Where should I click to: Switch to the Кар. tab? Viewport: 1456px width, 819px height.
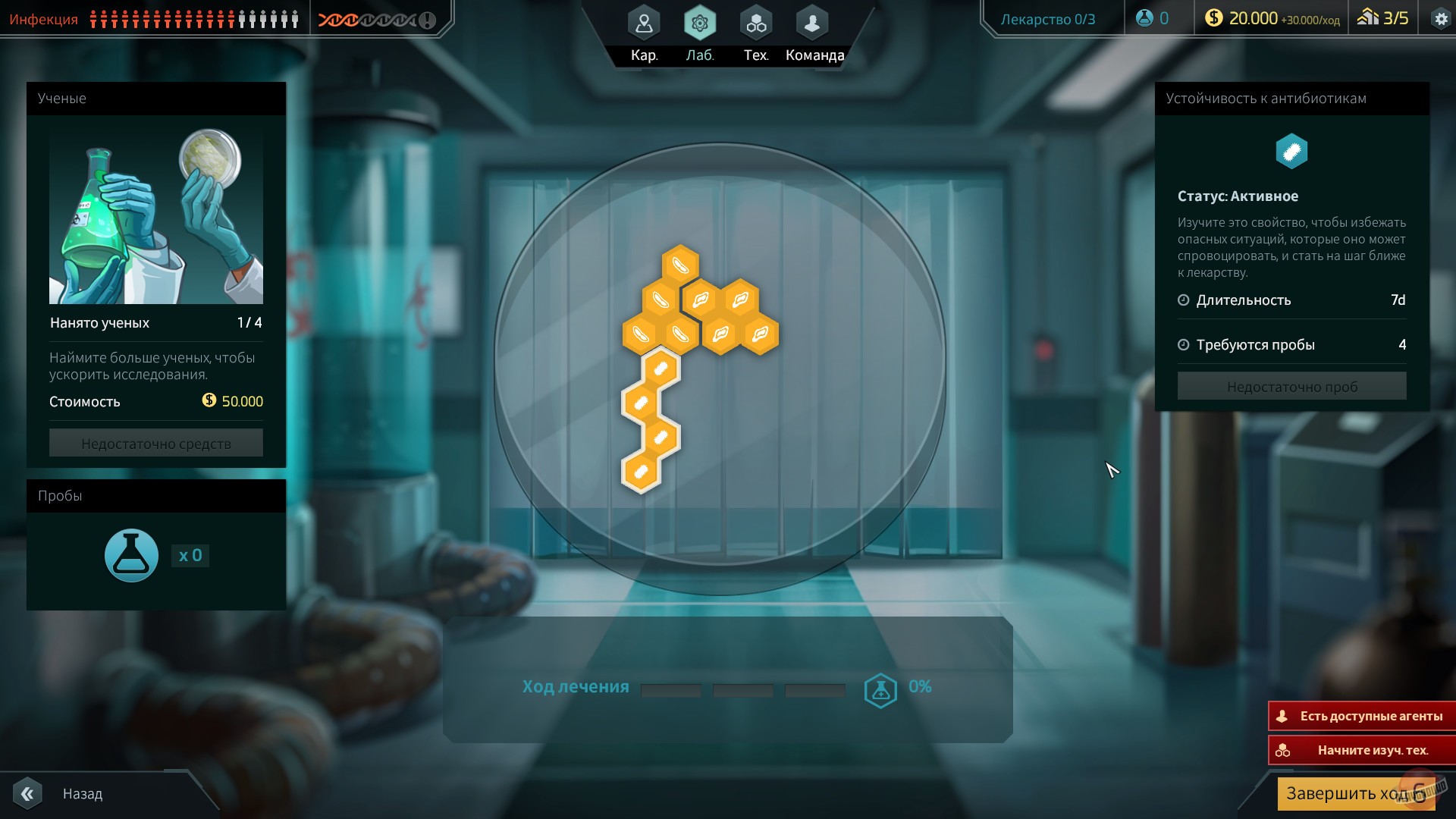tap(643, 23)
